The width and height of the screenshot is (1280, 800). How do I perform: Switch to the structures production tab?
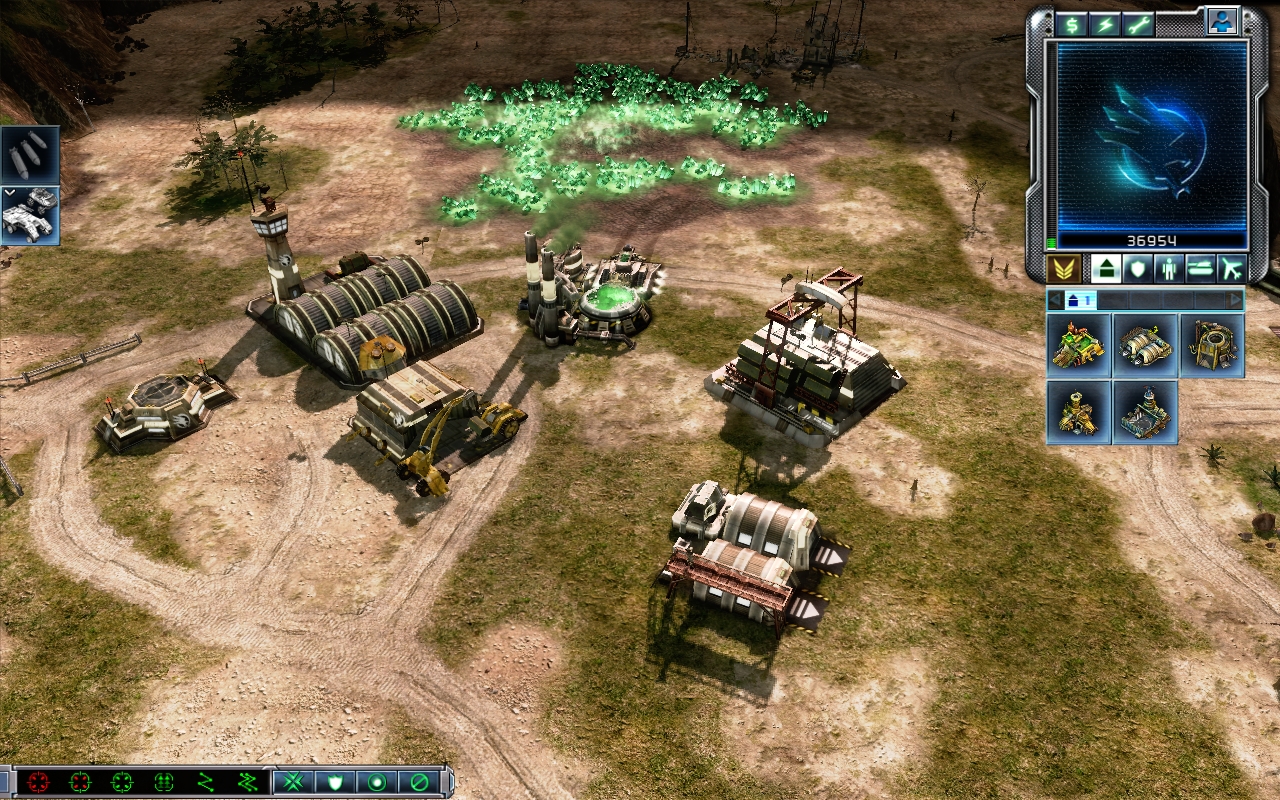1105,268
